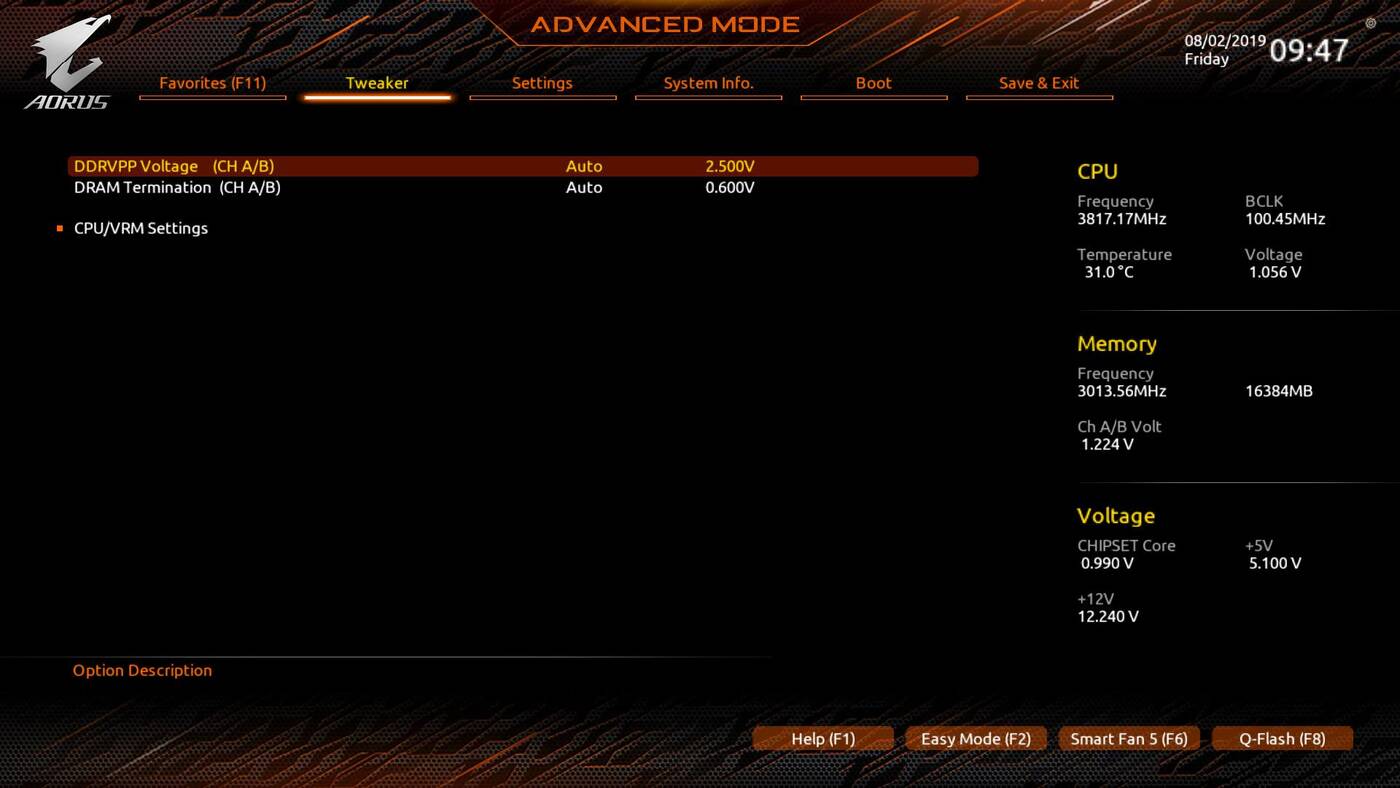Open Smart Fan 5 (F6)

[1129, 739]
